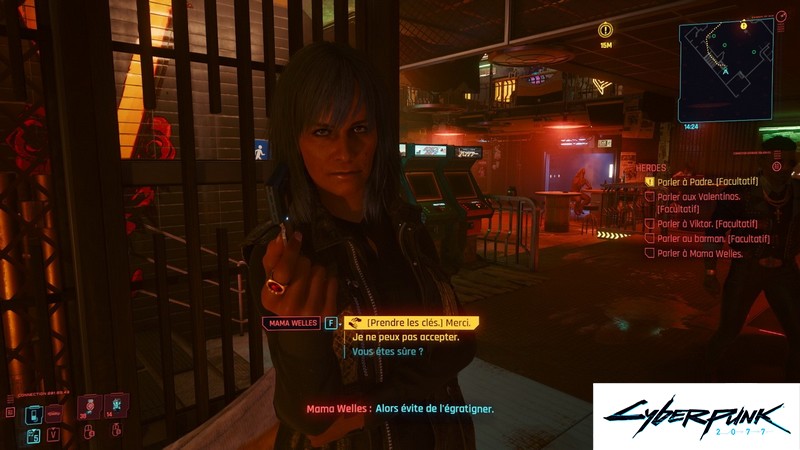
Task: Select "Parler au barman" objective
Action: click(x=702, y=239)
